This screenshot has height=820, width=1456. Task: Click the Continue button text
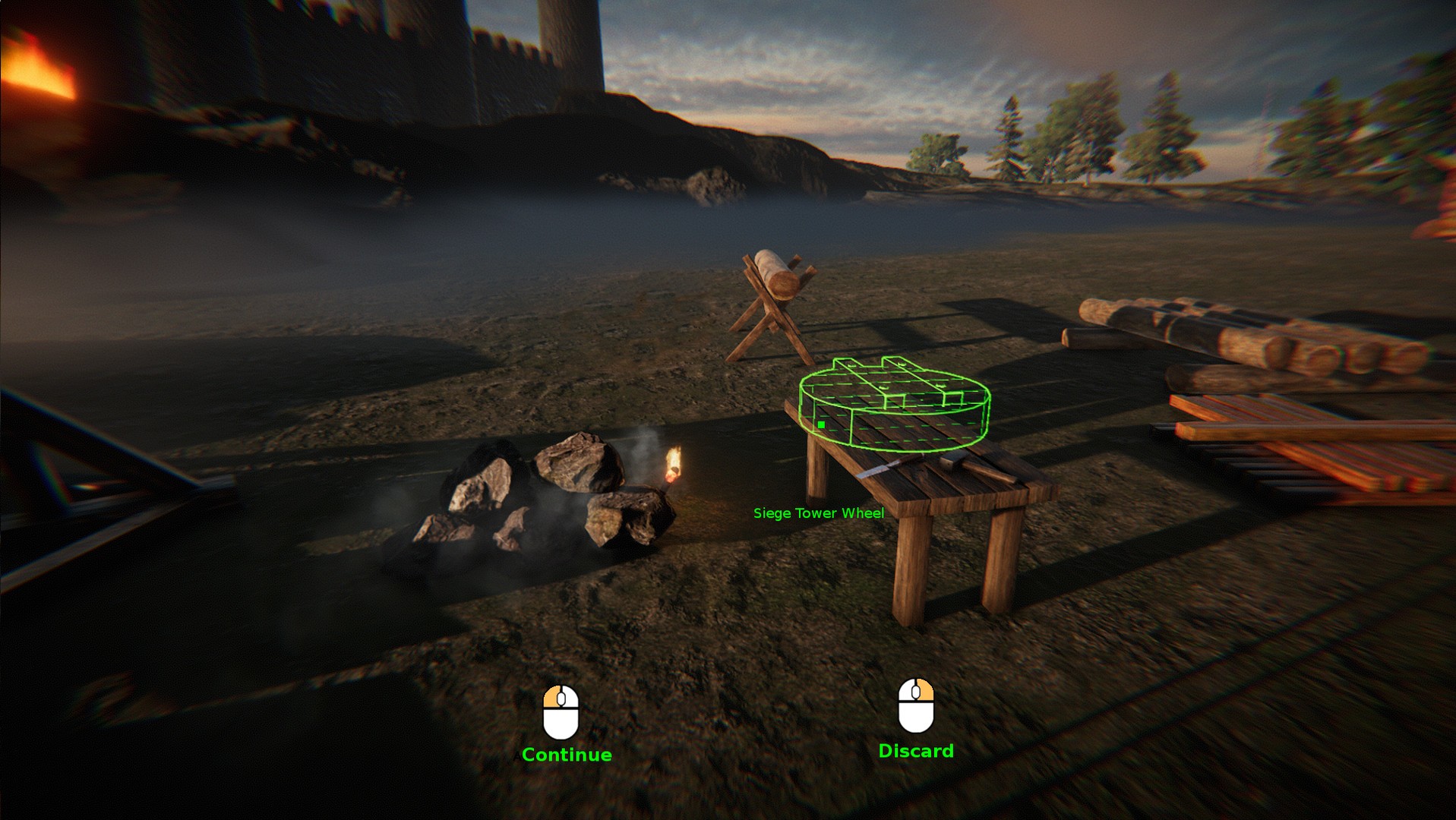click(x=568, y=754)
